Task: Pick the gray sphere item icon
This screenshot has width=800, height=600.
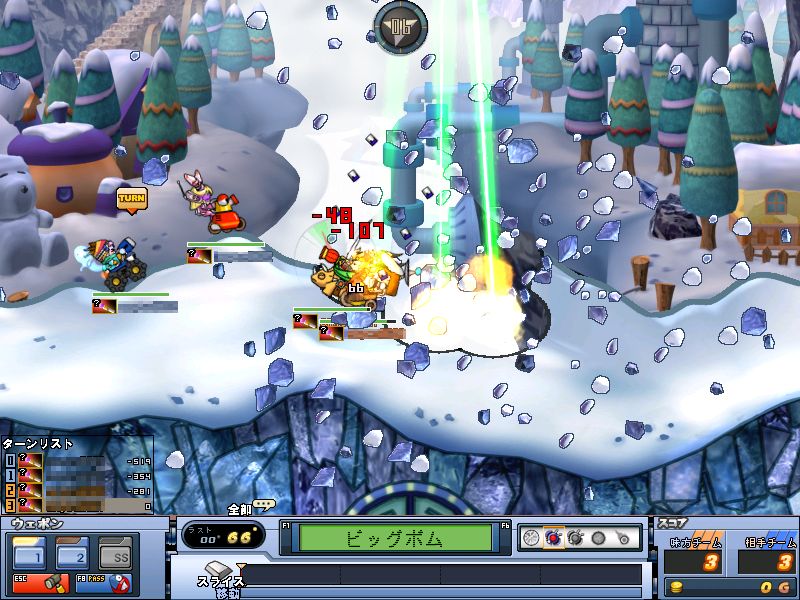Action: (598, 537)
